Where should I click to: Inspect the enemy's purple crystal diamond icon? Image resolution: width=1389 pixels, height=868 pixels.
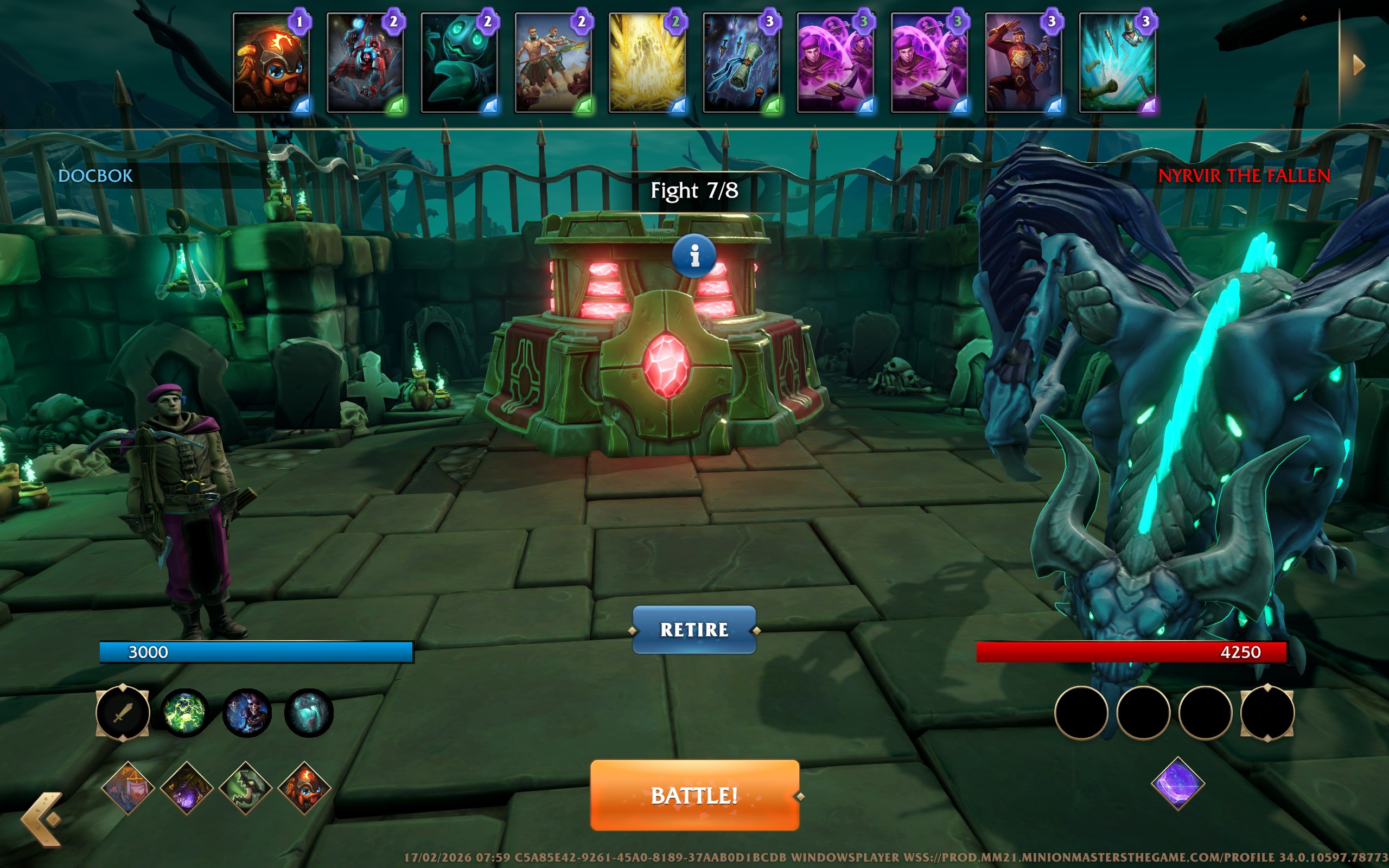point(1178,783)
